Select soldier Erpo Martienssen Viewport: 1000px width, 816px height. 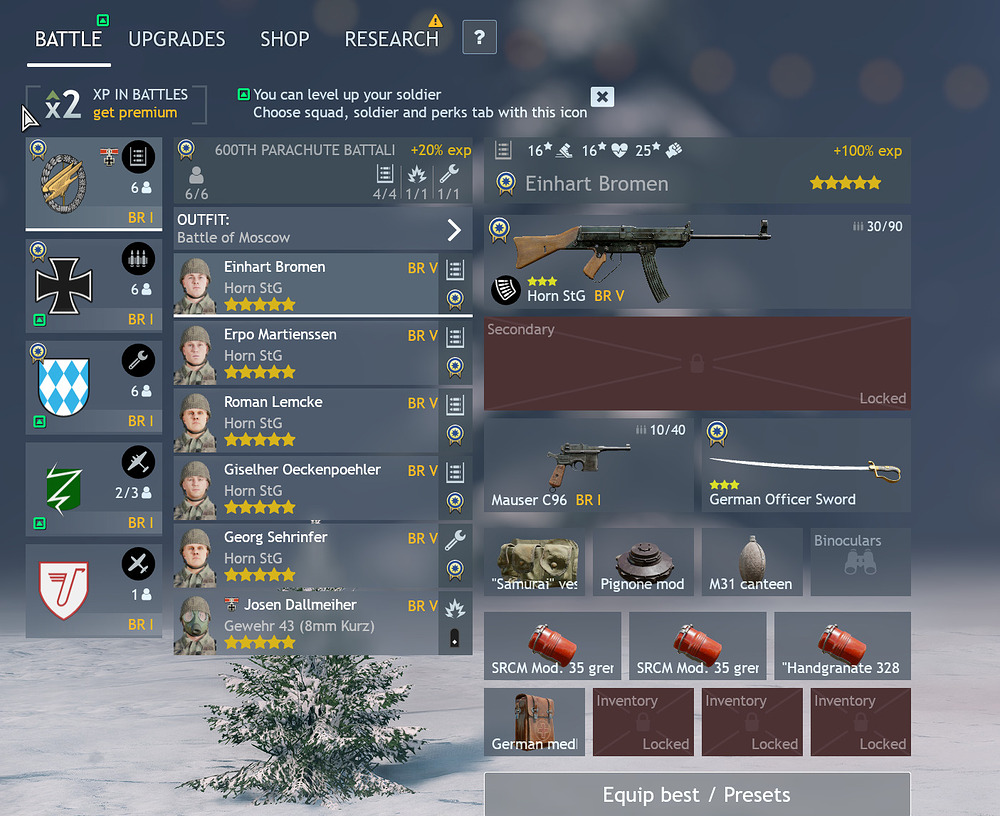pyautogui.click(x=306, y=352)
